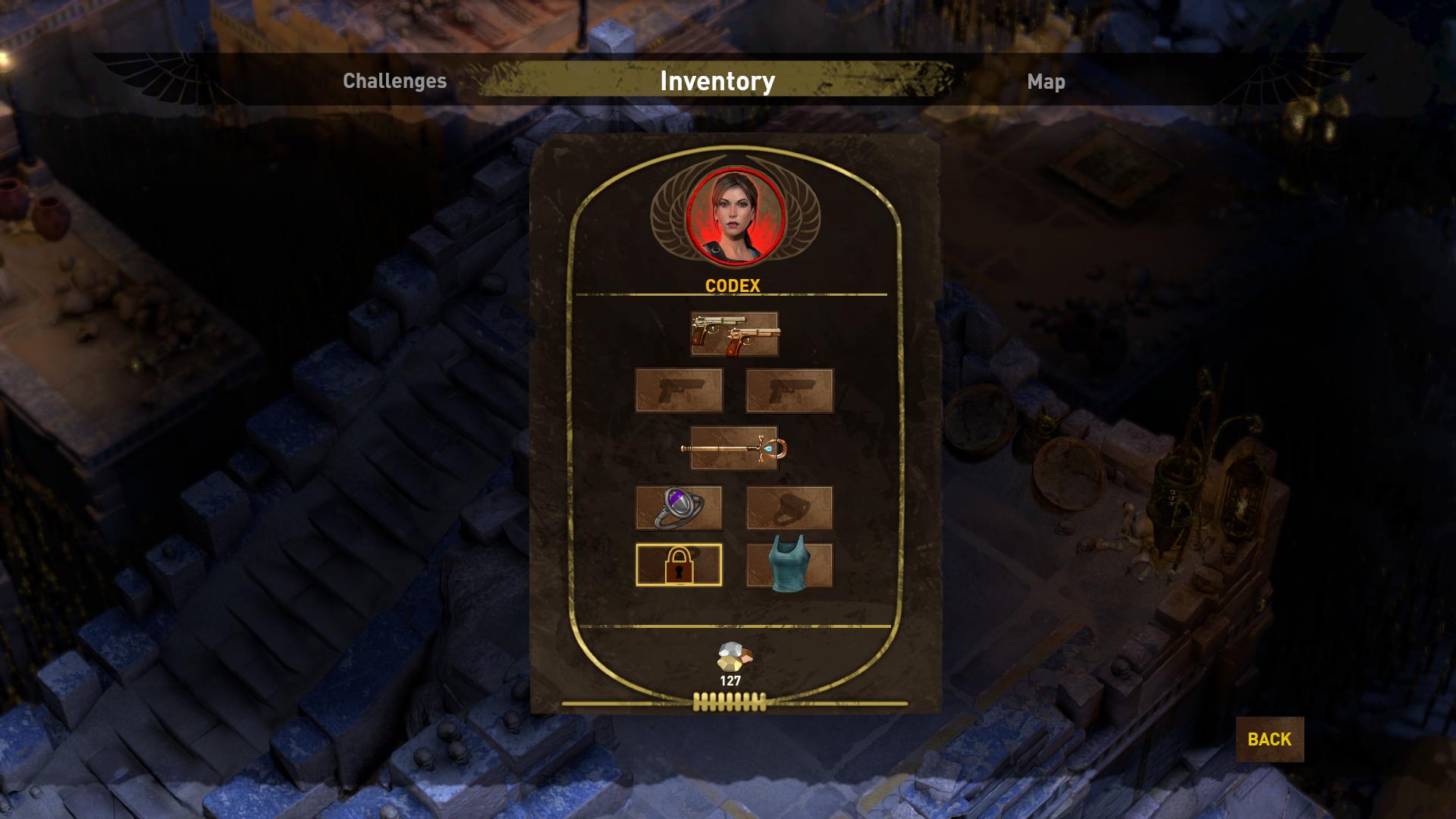Open the Map tab
Image resolution: width=1456 pixels, height=819 pixels.
click(x=1046, y=81)
